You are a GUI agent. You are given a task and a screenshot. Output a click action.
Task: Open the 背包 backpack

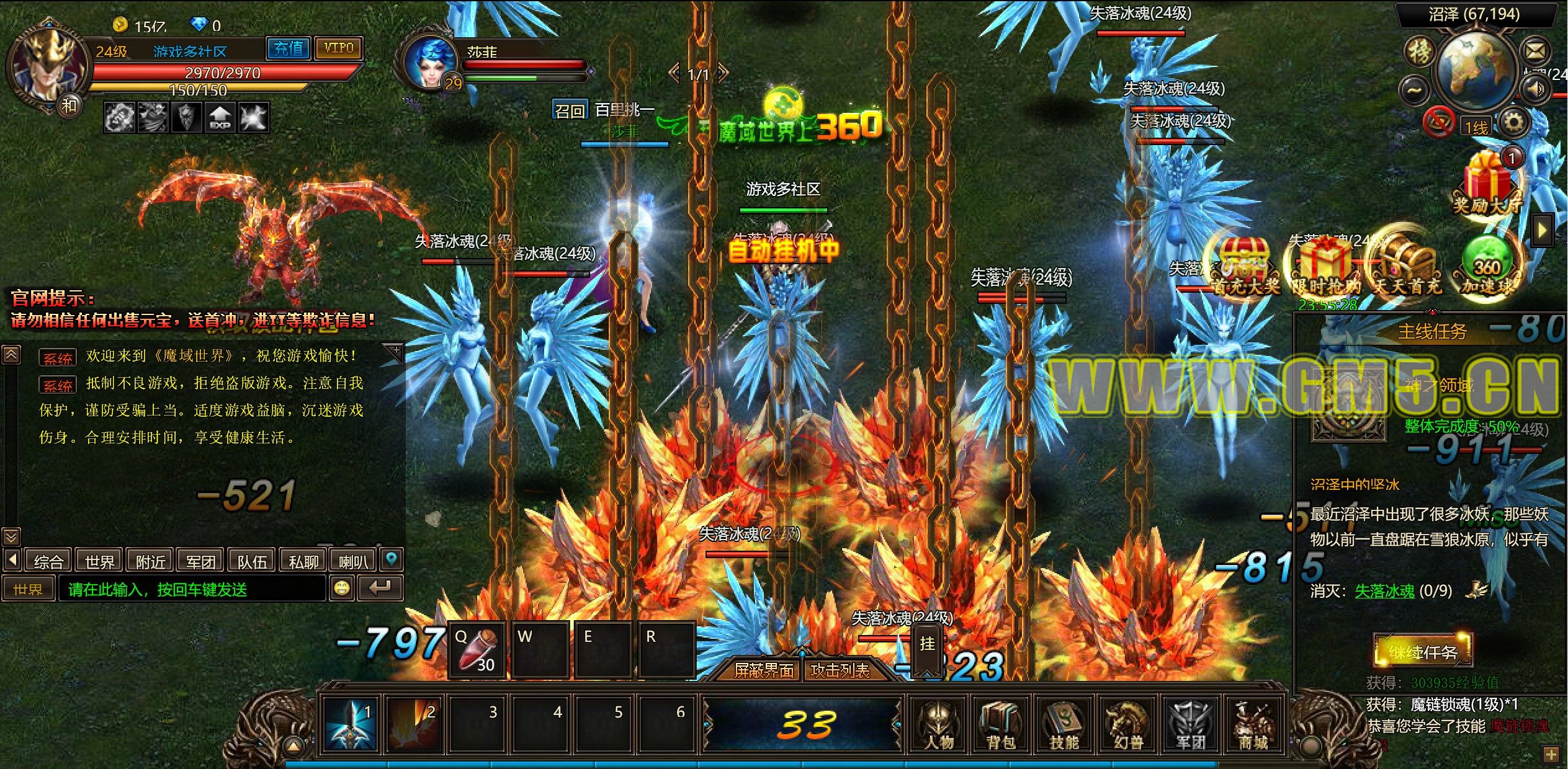click(1001, 724)
